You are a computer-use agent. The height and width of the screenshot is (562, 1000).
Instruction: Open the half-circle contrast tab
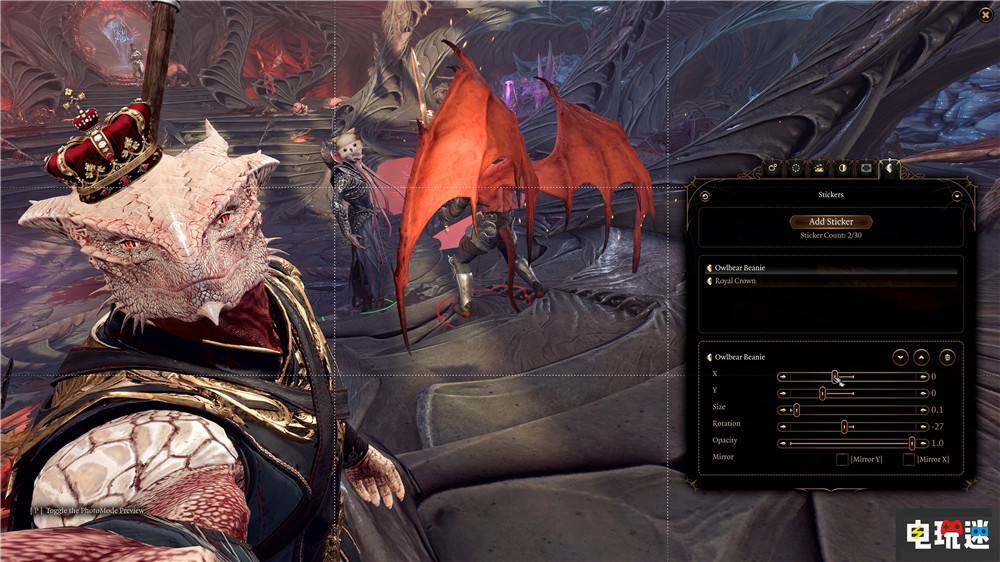click(x=843, y=168)
